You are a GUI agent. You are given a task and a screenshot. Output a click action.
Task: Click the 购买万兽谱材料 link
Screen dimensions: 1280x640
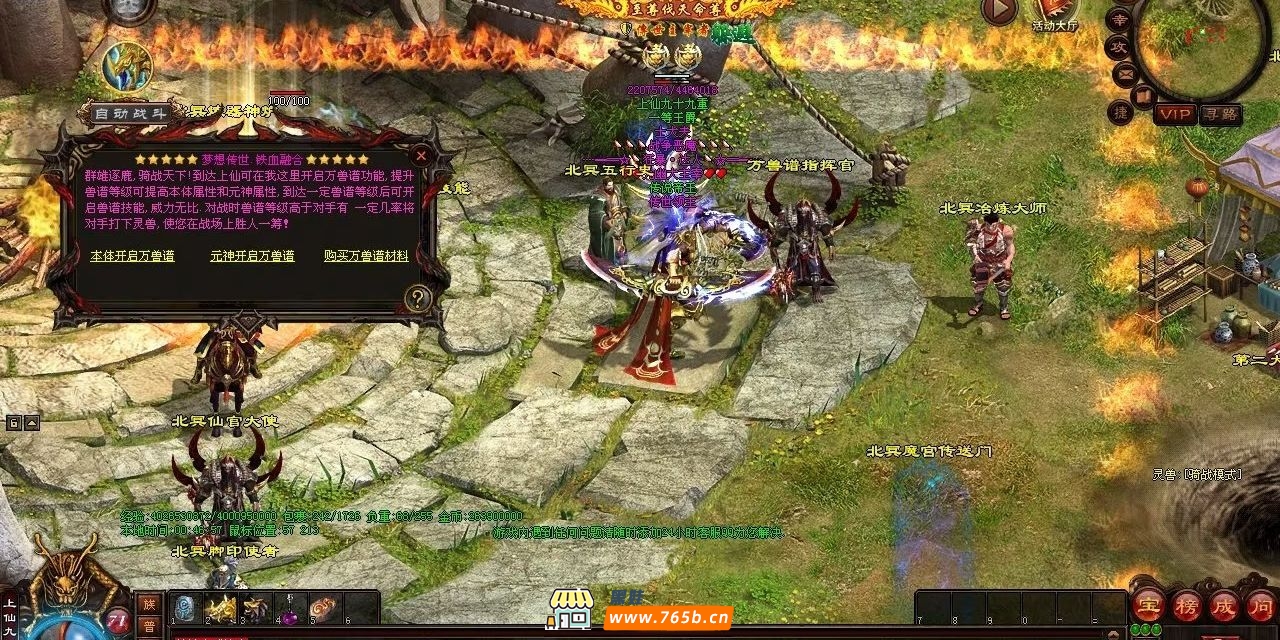[x=366, y=256]
